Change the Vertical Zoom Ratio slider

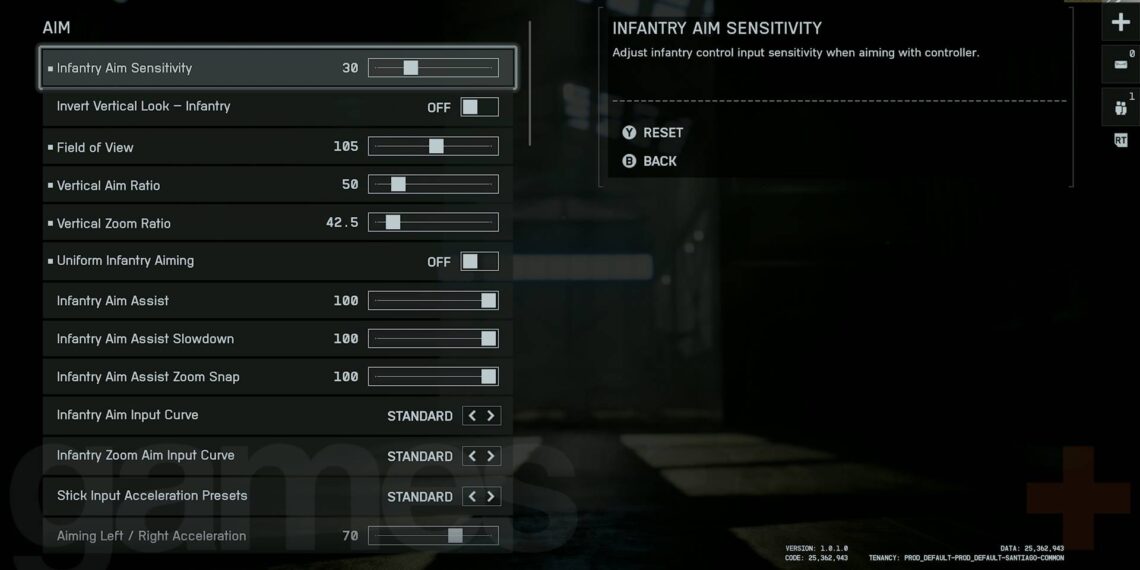tap(433, 223)
